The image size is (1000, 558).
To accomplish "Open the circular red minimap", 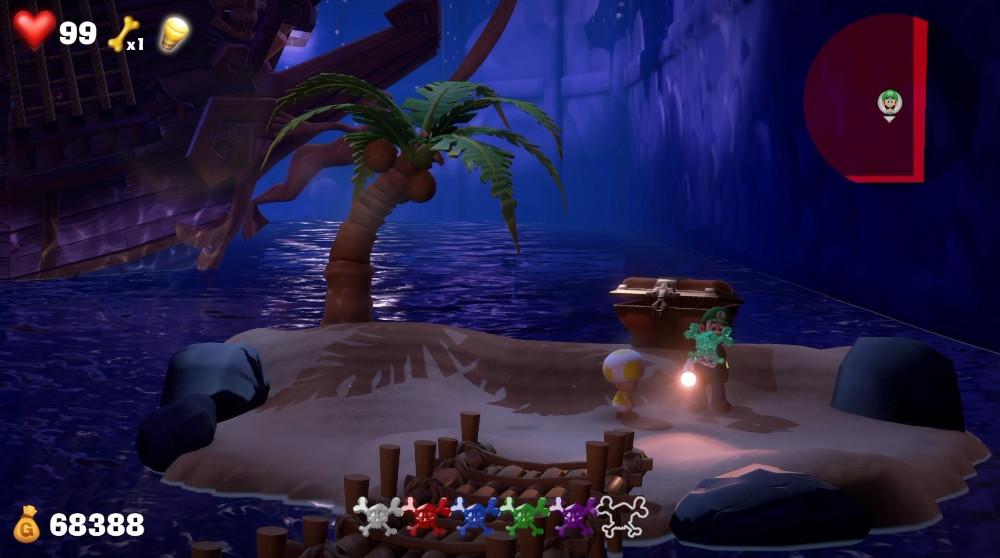I will (x=866, y=98).
